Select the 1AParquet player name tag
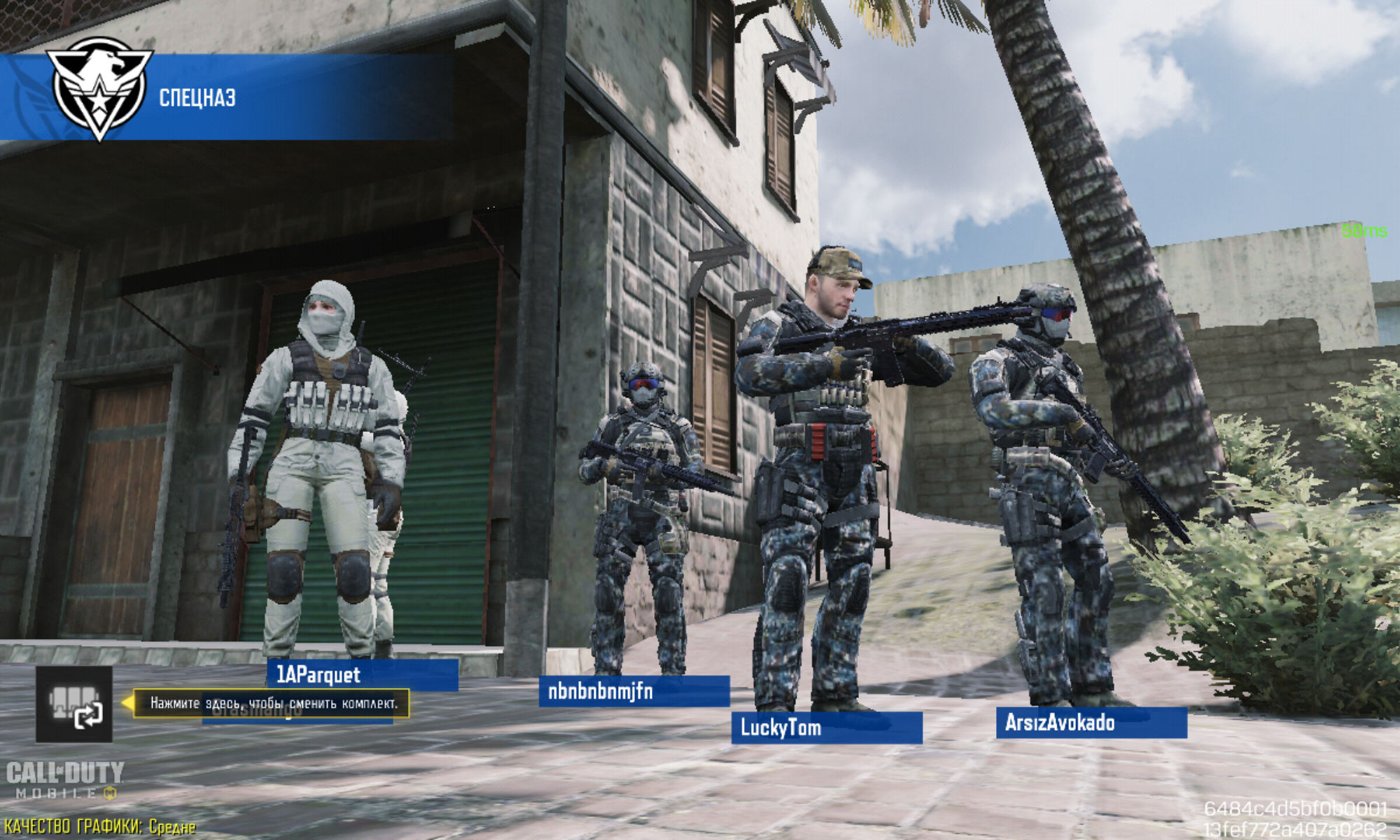Viewport: 1400px width, 840px height. 362,675
